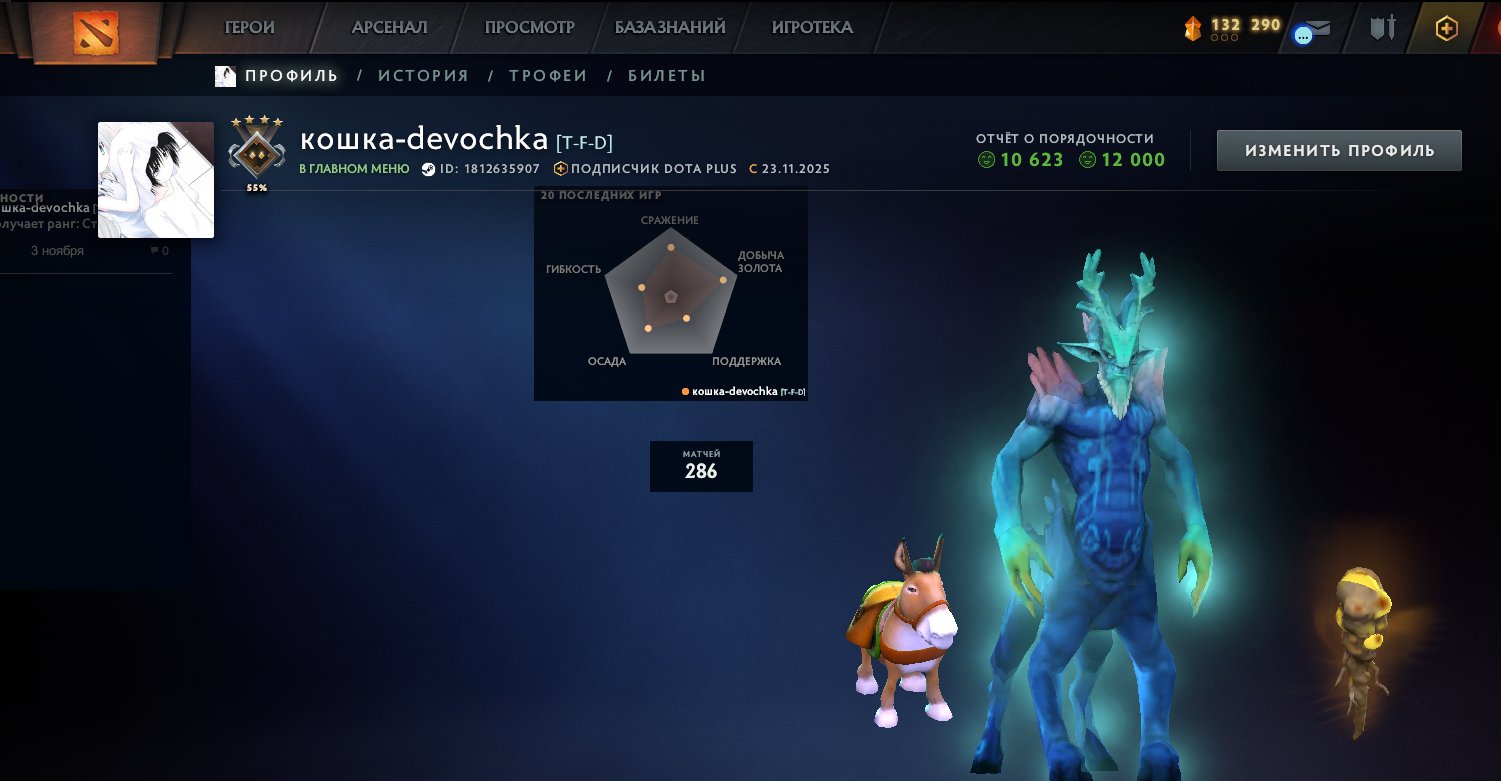Open the ИГРОТЕКА menu

click(812, 27)
